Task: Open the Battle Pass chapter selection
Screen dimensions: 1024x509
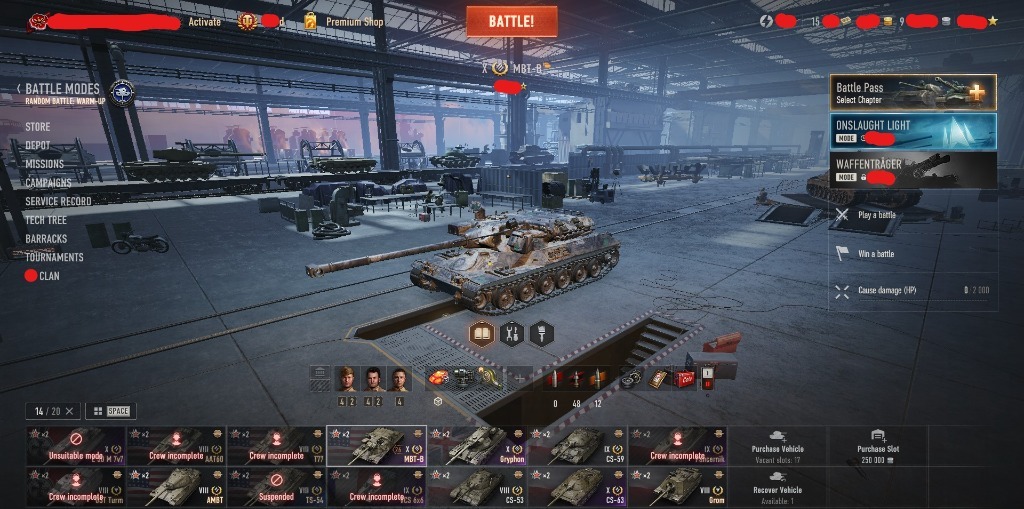Action: (912, 93)
